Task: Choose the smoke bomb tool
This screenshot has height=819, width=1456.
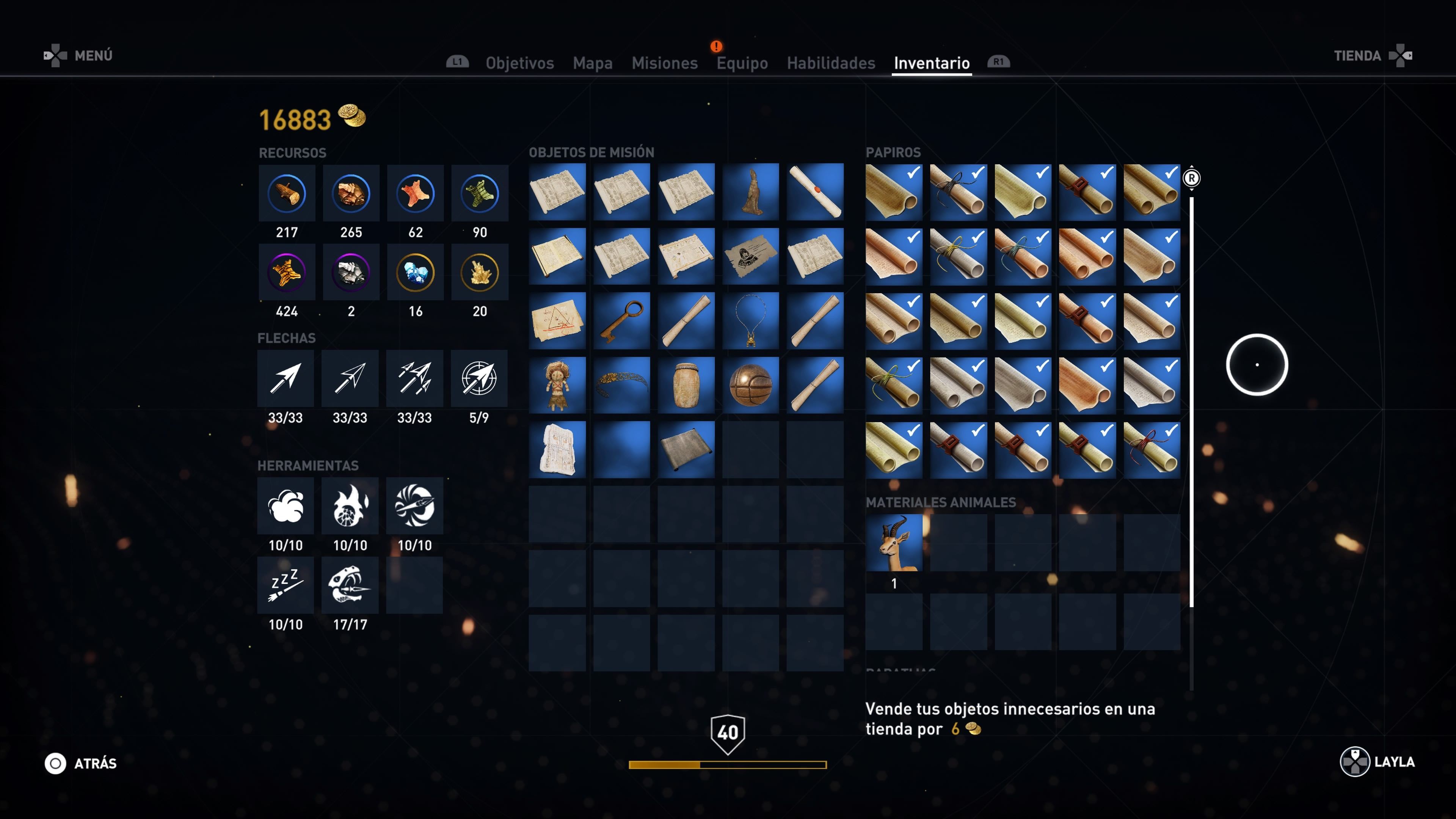Action: (286, 506)
